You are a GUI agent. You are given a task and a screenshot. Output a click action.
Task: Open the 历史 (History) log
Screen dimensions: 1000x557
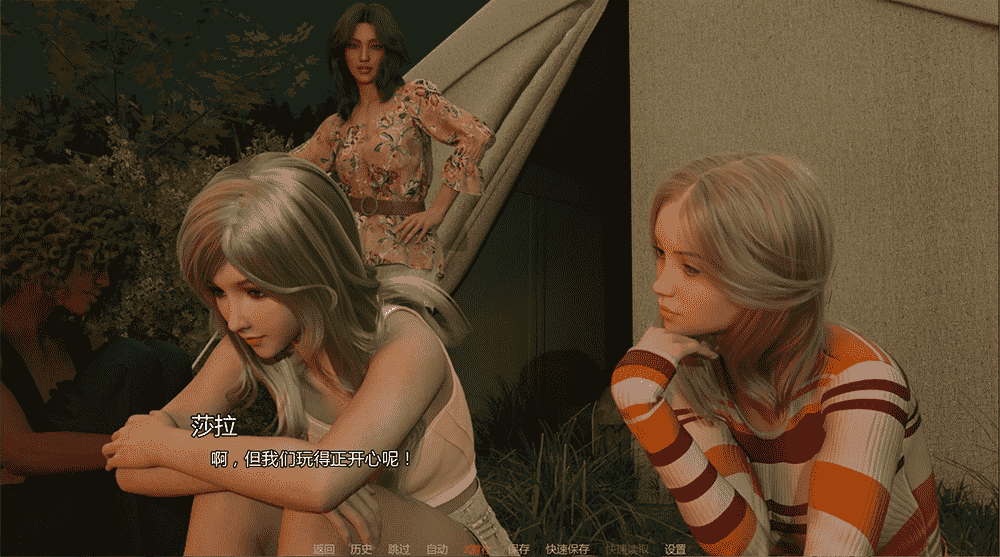(x=361, y=549)
